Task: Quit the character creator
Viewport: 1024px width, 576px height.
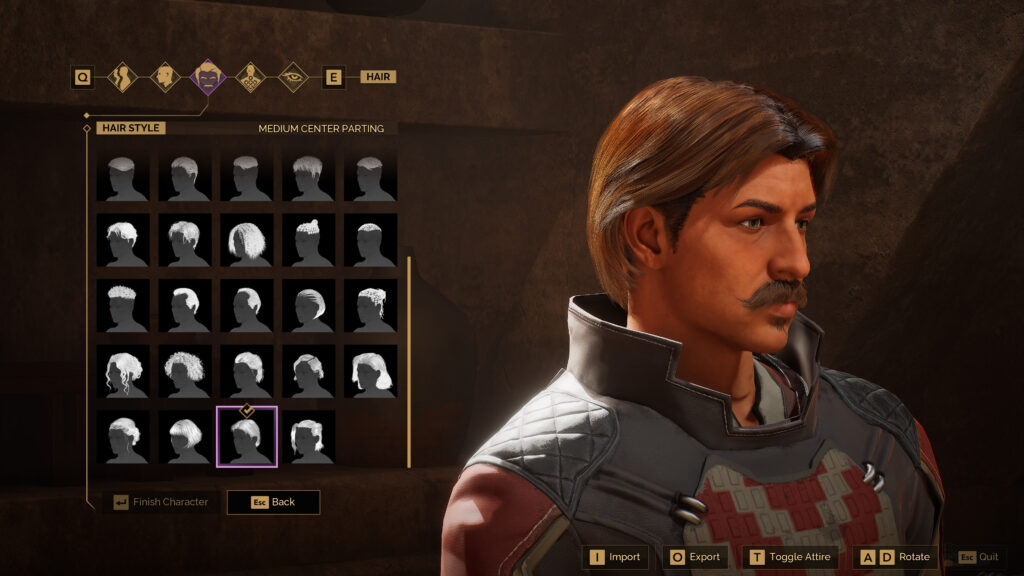Action: point(979,557)
